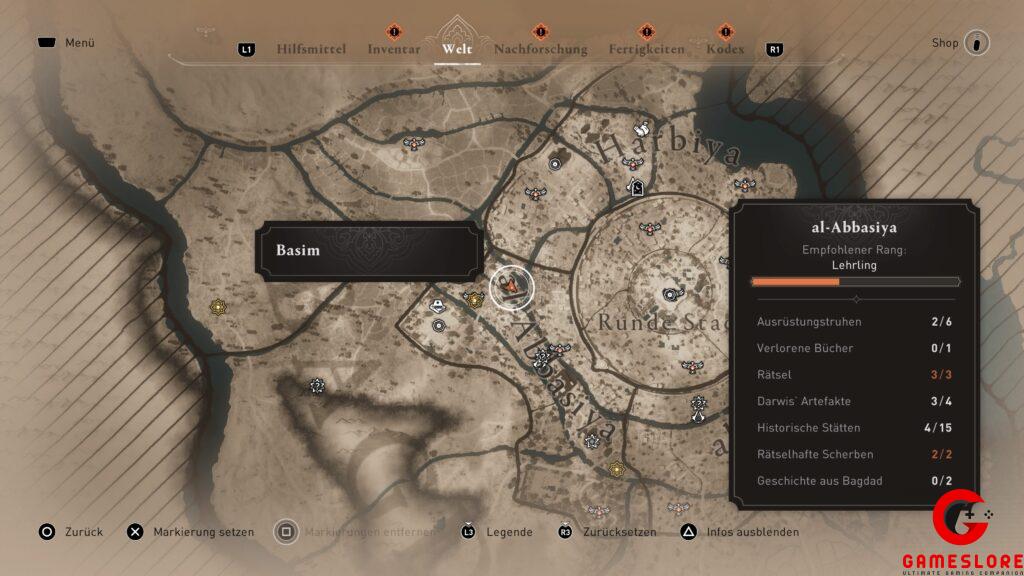The height and width of the screenshot is (576, 1024).
Task: Select the white marker inside Runde Stadt's centre
Action: tap(671, 294)
